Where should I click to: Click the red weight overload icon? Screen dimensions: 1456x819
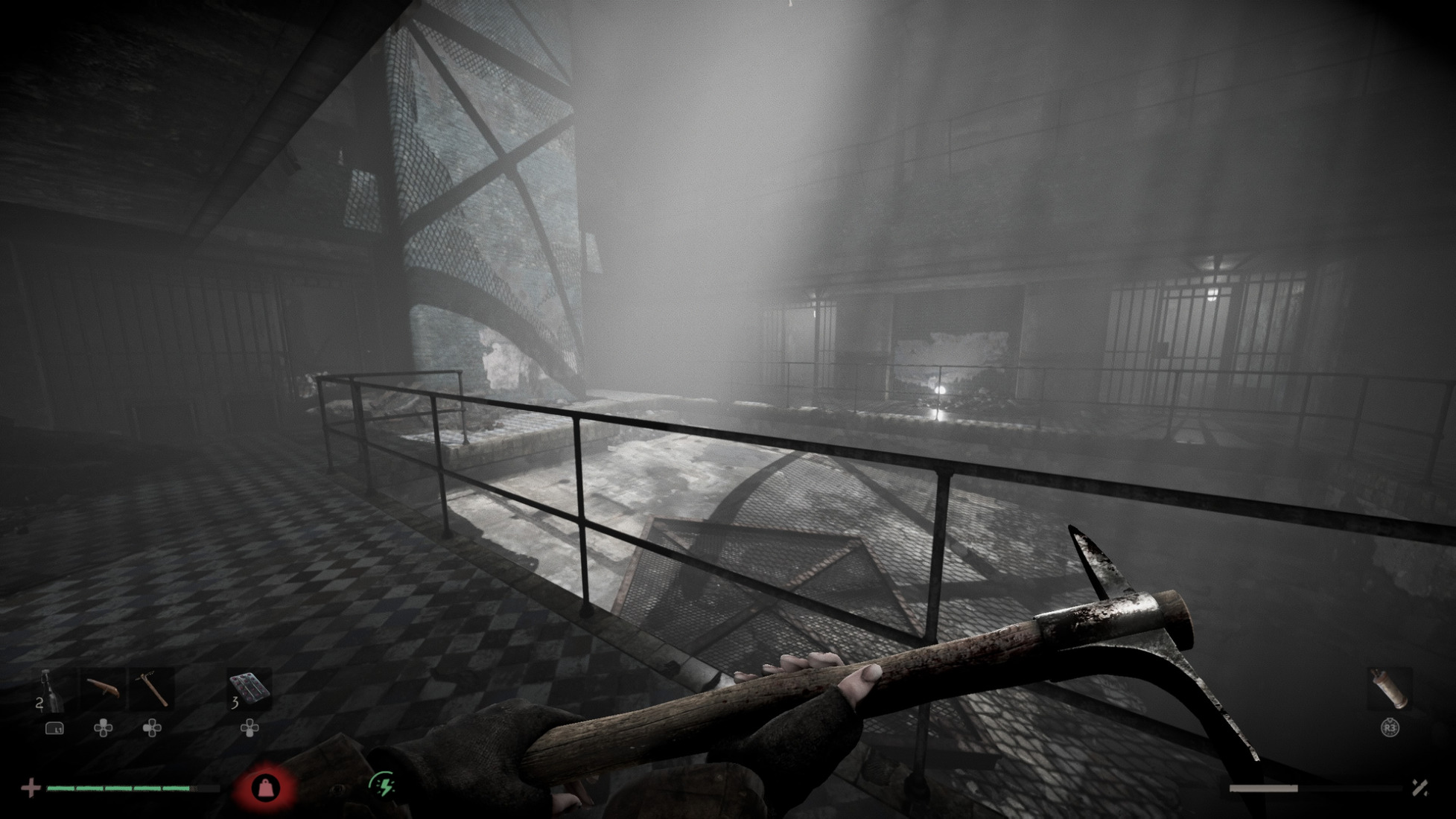[x=266, y=787]
